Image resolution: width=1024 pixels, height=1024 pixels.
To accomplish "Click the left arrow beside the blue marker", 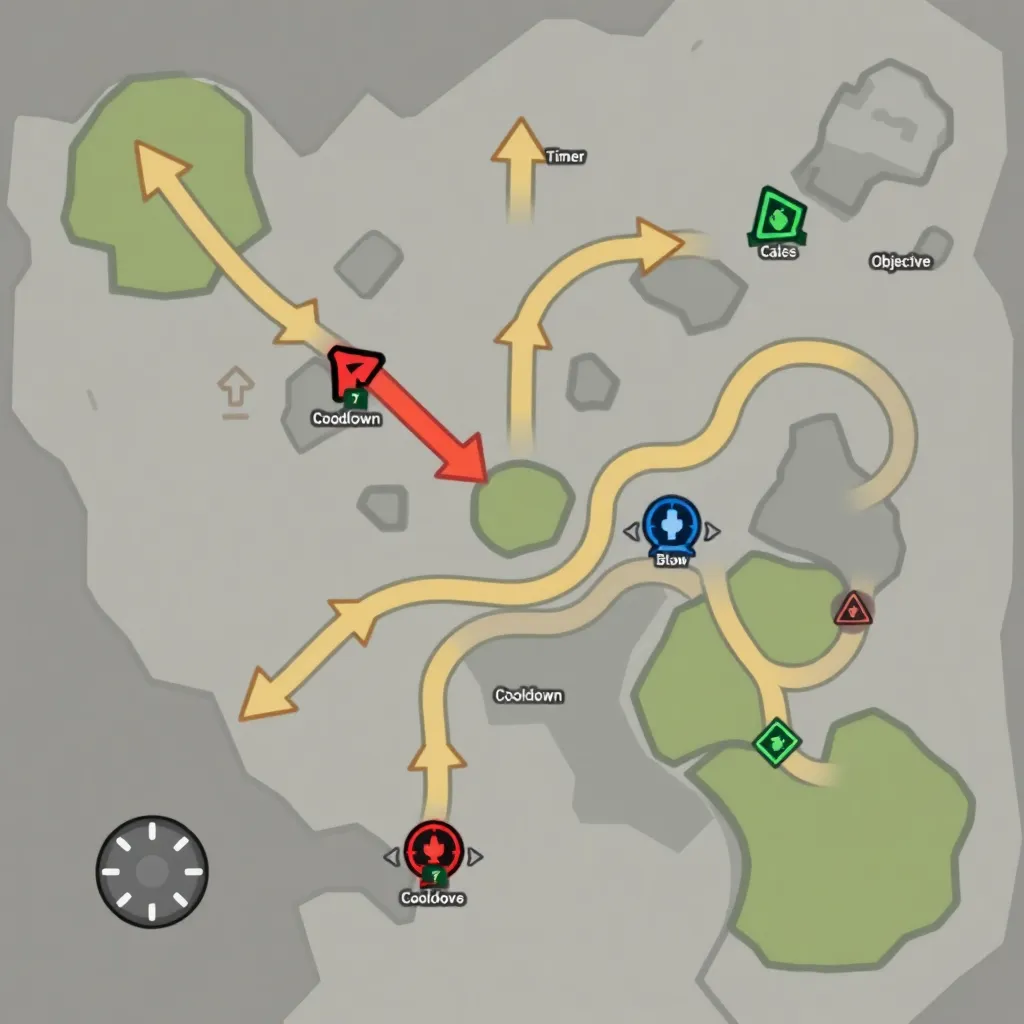I will click(631, 532).
